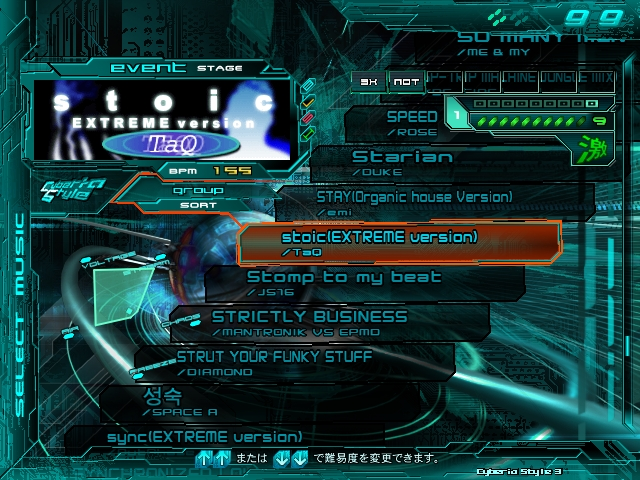Toggle the NOT option box

(404, 82)
